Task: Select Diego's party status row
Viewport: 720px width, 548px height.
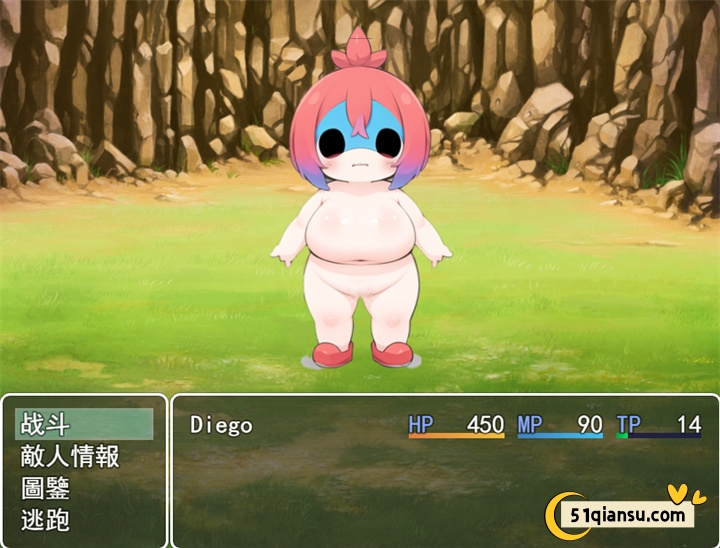Action: pyautogui.click(x=445, y=425)
